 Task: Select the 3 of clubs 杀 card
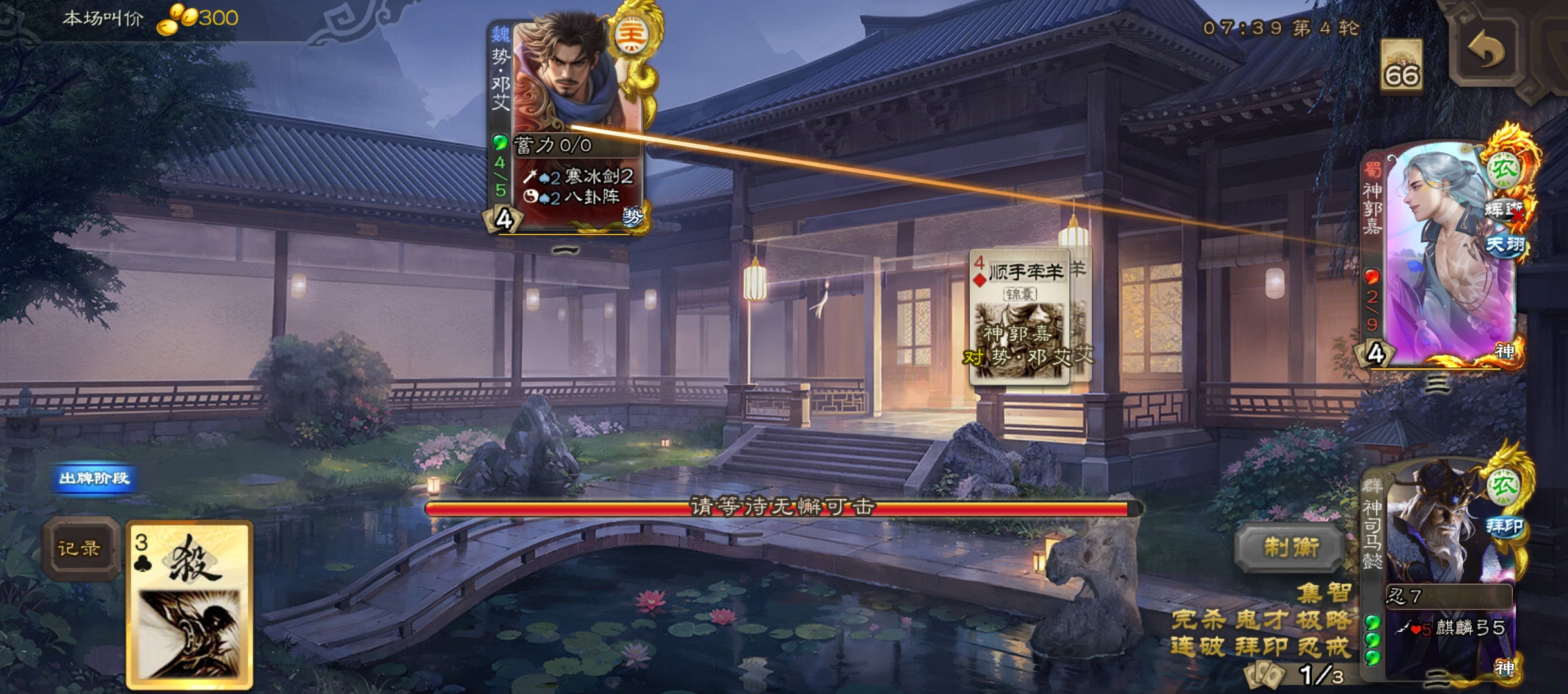[190, 604]
